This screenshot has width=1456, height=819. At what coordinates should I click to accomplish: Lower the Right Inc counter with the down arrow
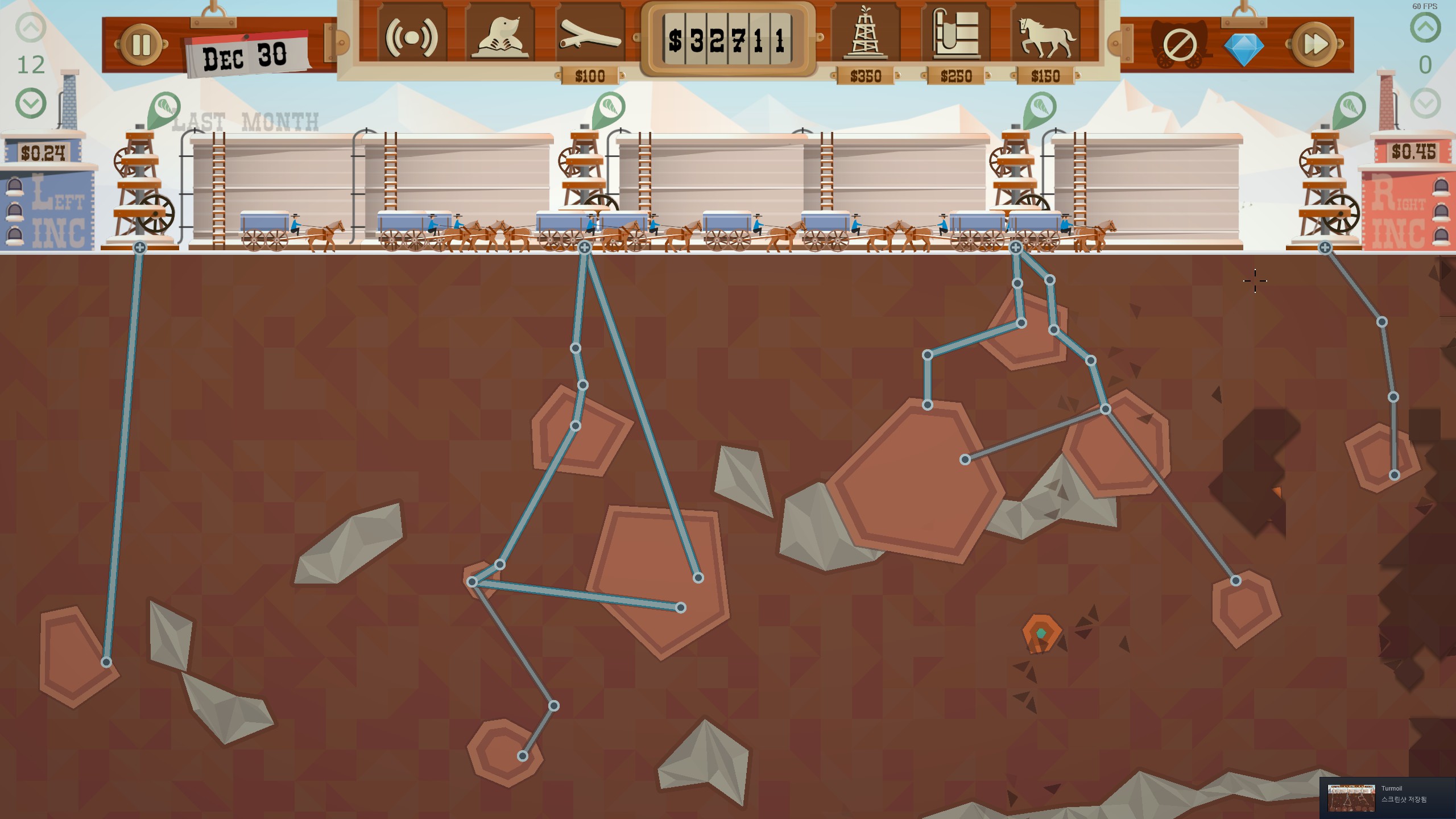coord(1425,104)
